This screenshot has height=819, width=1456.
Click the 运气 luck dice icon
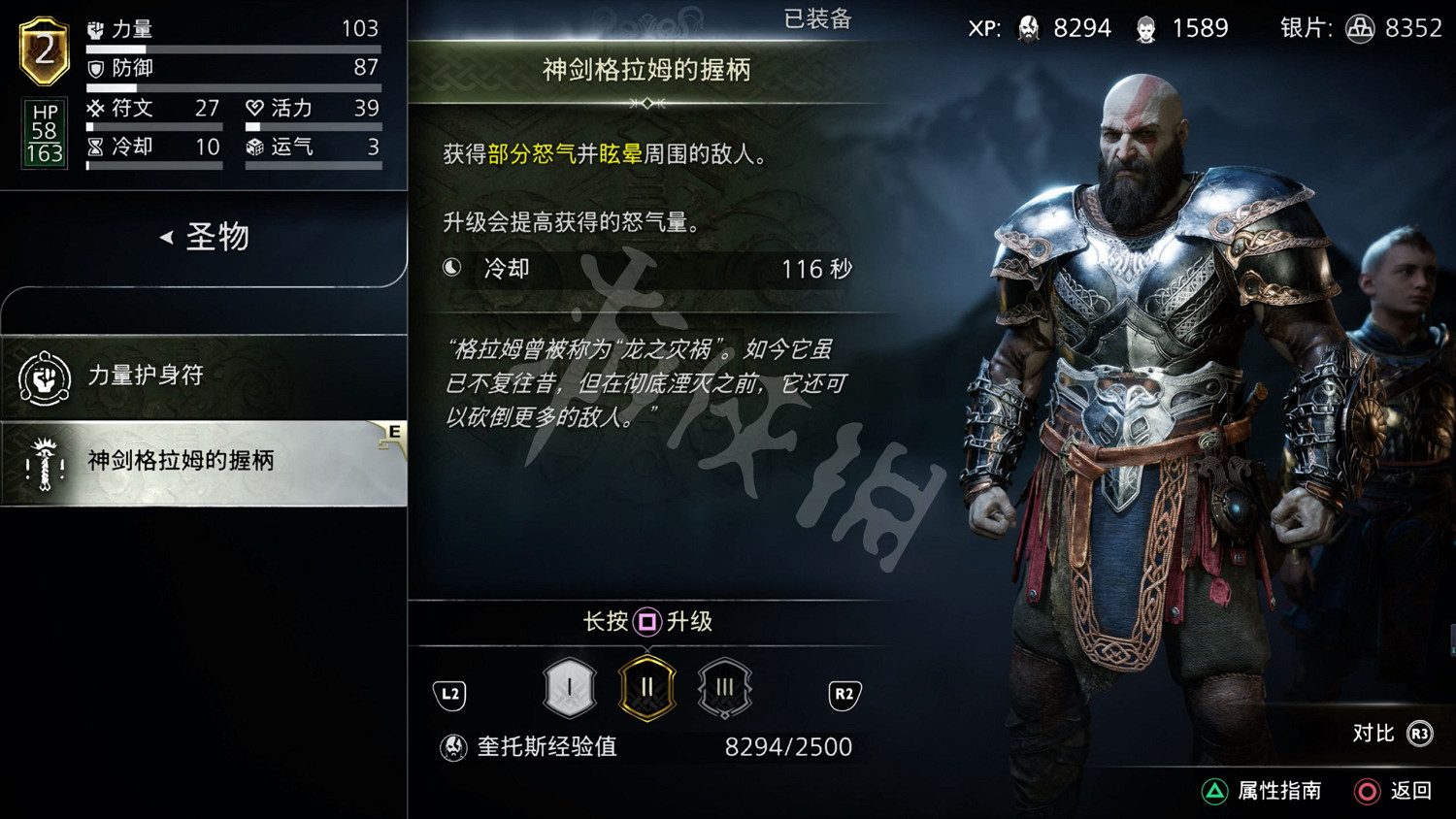tap(254, 147)
